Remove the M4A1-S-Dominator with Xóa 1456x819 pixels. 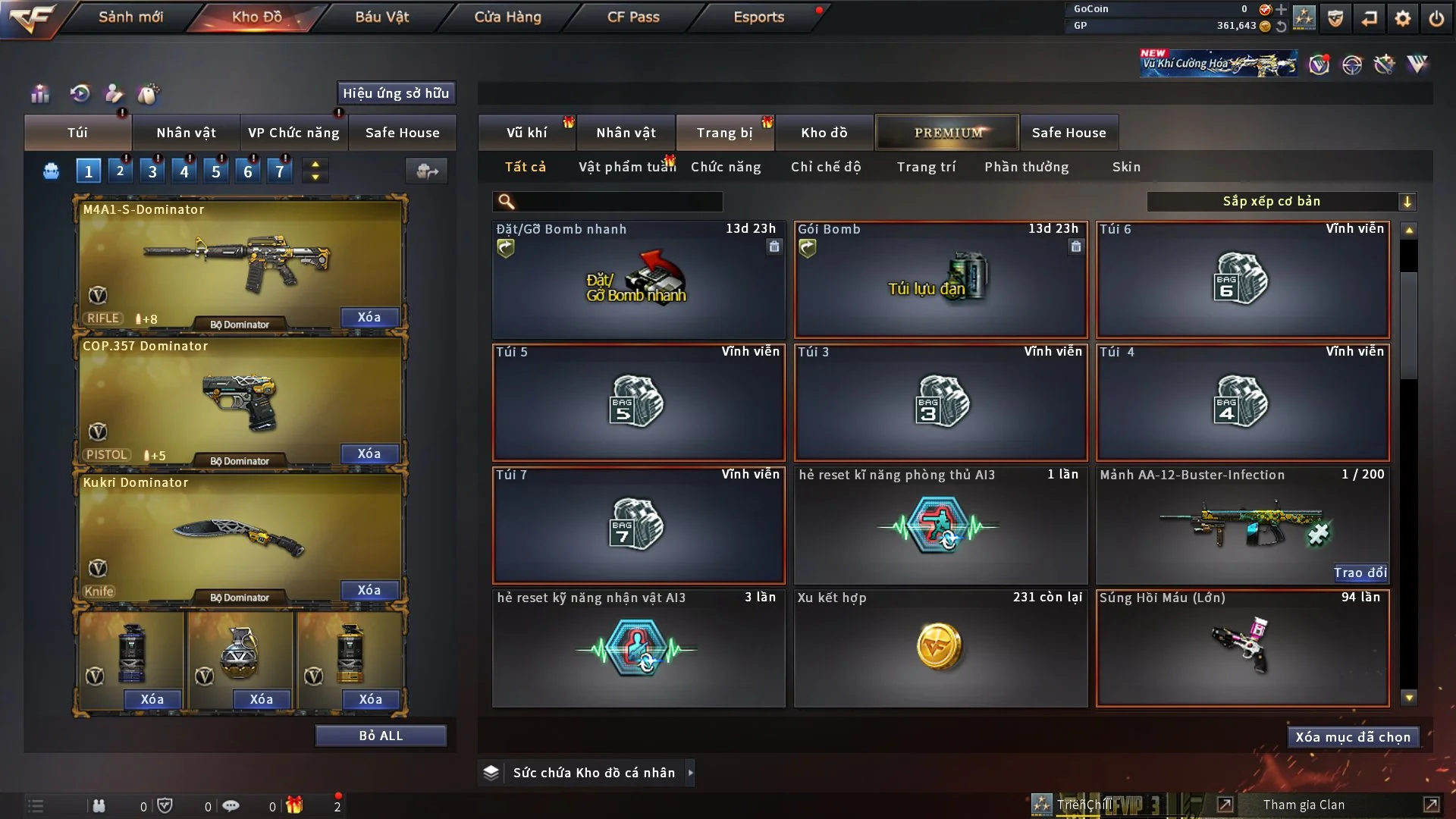click(x=369, y=317)
